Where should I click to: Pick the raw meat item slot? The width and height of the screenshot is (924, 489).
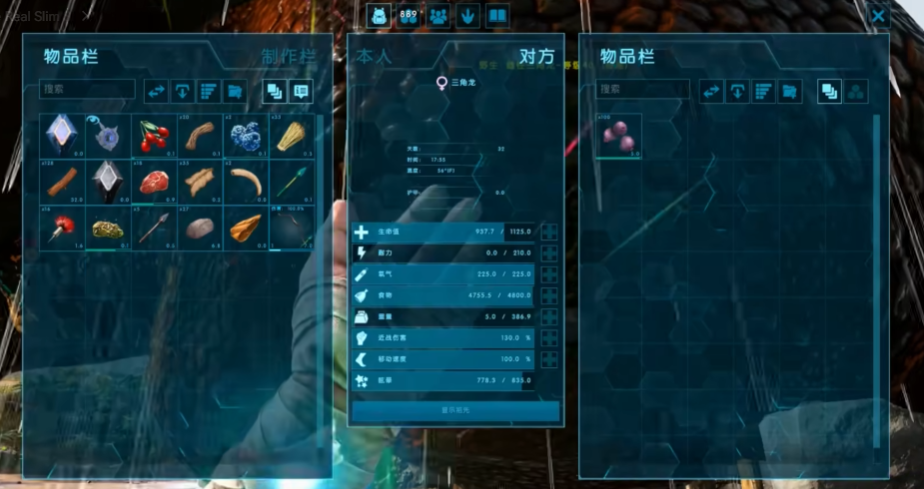click(x=154, y=181)
